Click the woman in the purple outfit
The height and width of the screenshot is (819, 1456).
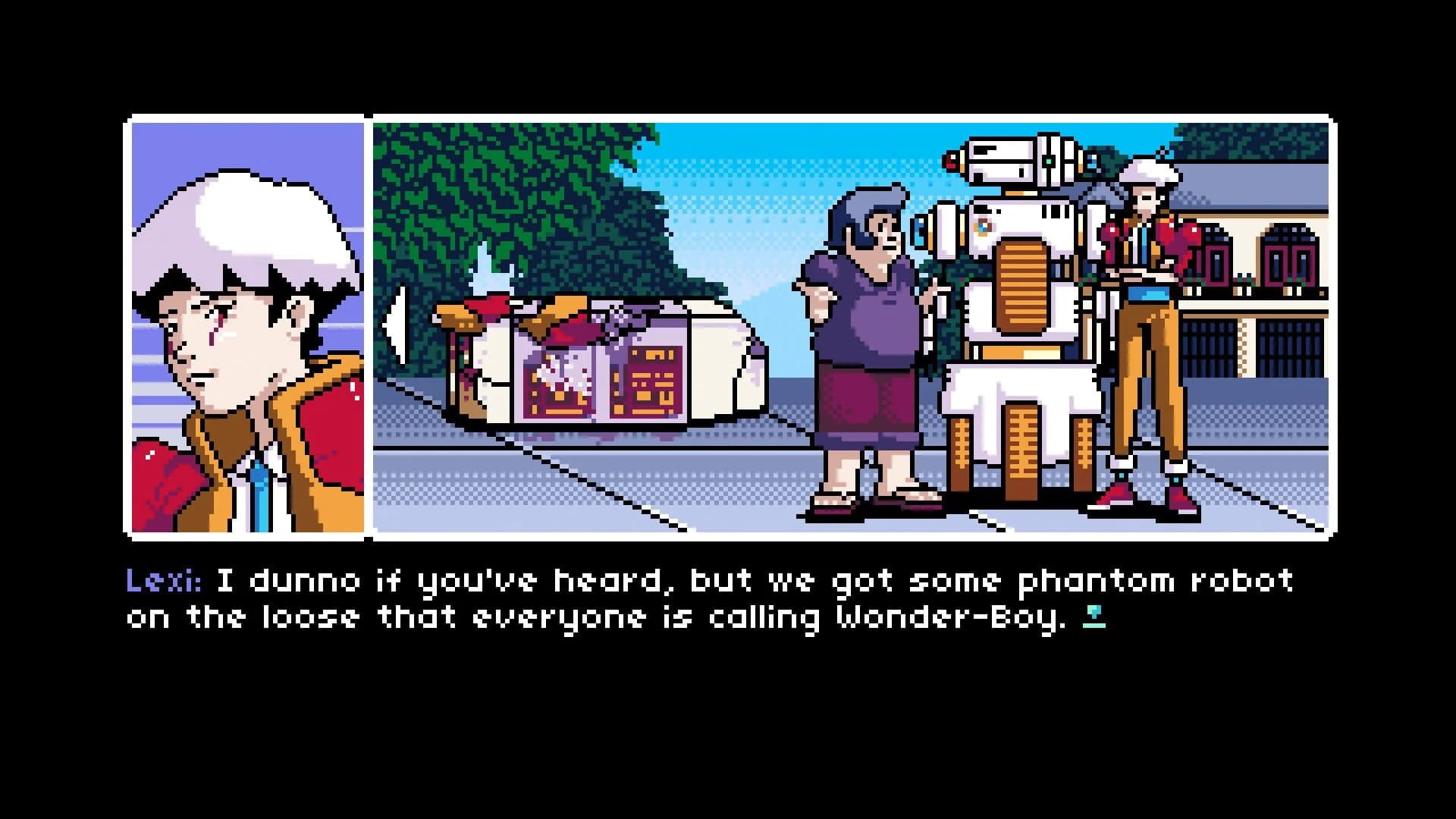tap(864, 326)
